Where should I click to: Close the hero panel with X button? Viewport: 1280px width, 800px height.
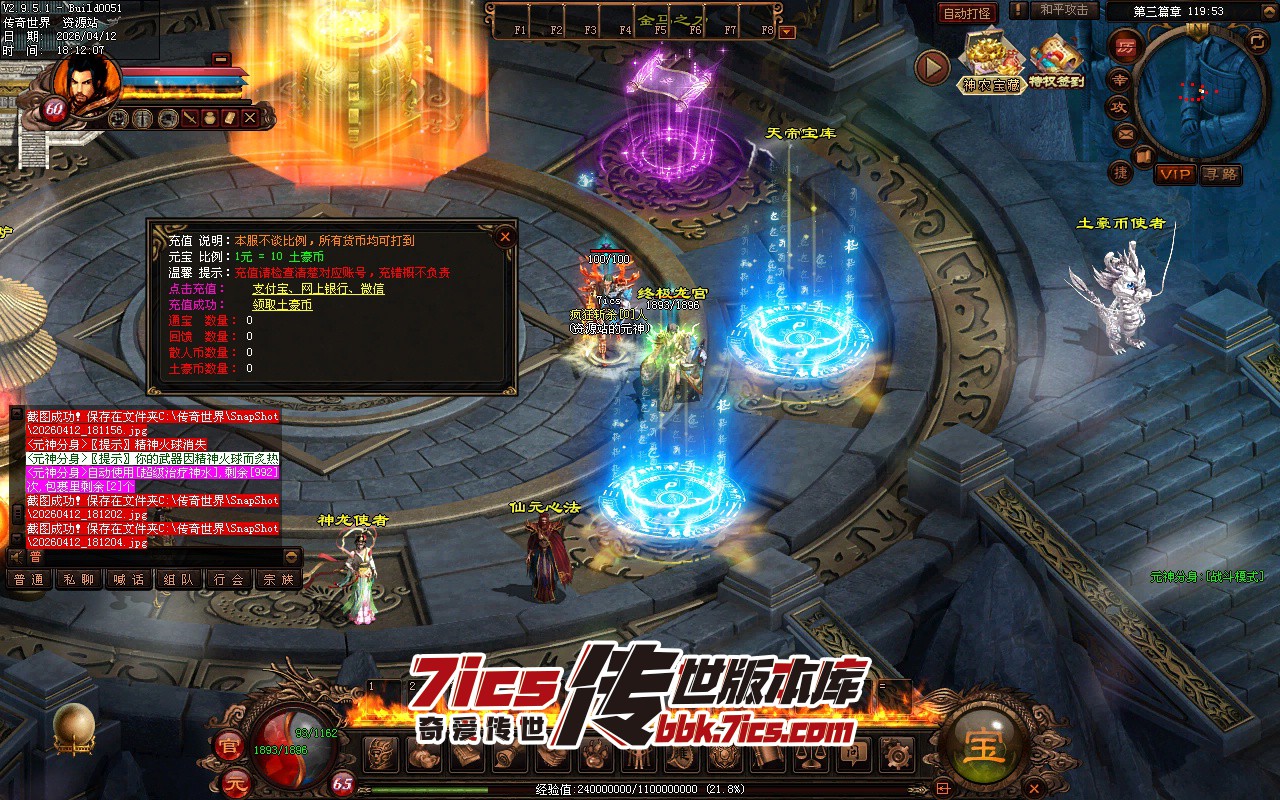[251, 118]
